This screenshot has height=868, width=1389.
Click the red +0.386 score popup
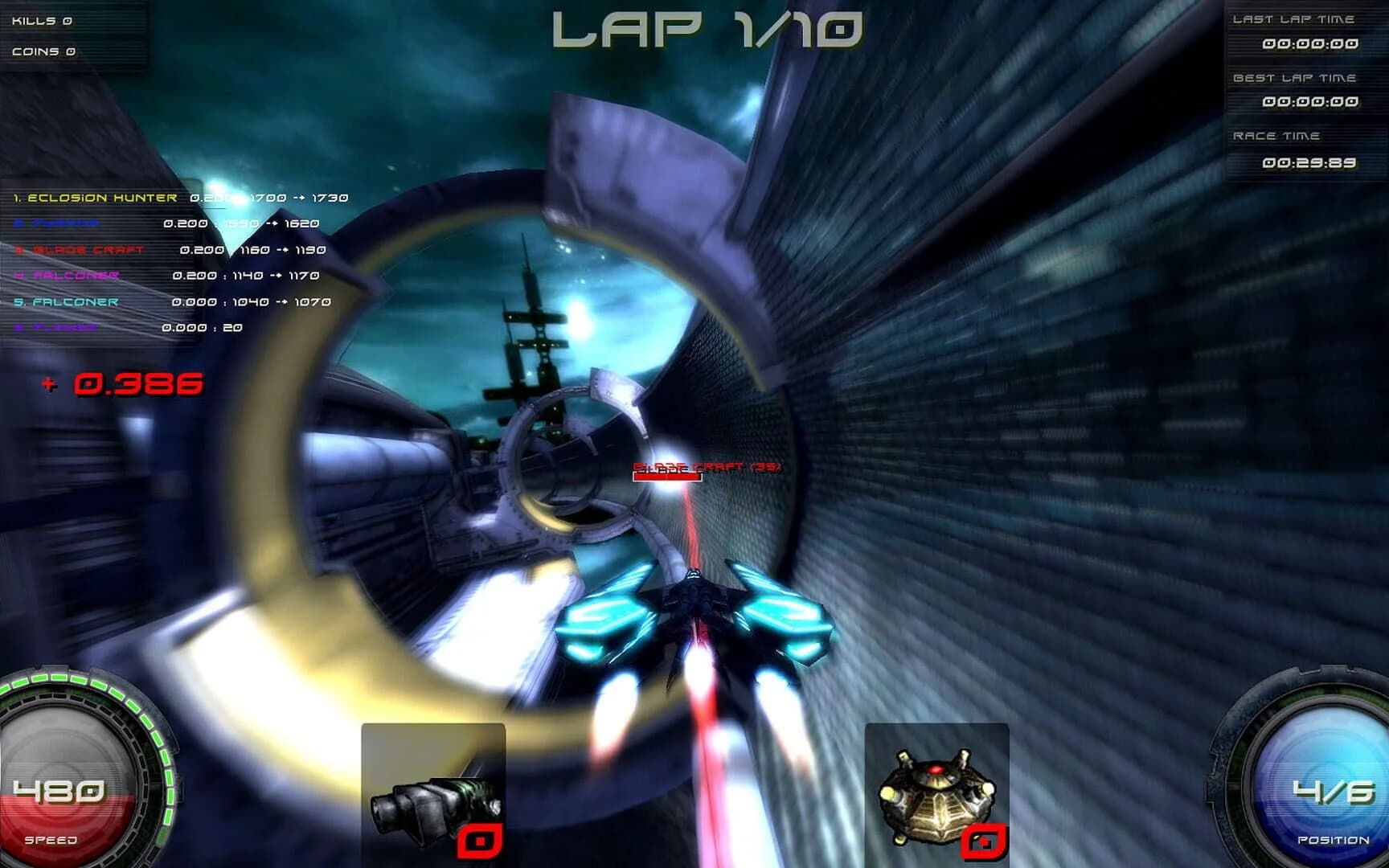(x=125, y=384)
